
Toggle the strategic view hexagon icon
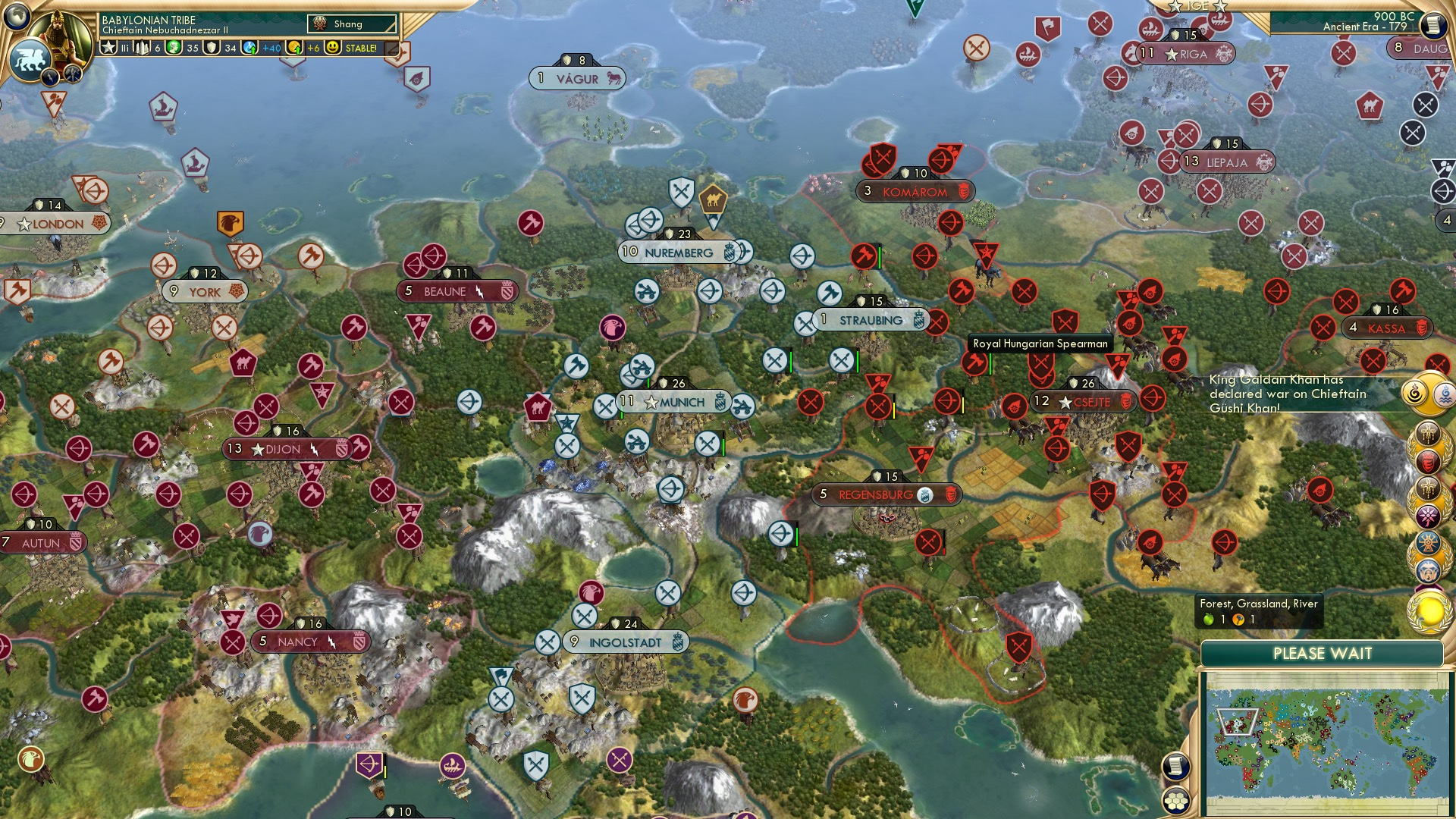coord(1176,801)
